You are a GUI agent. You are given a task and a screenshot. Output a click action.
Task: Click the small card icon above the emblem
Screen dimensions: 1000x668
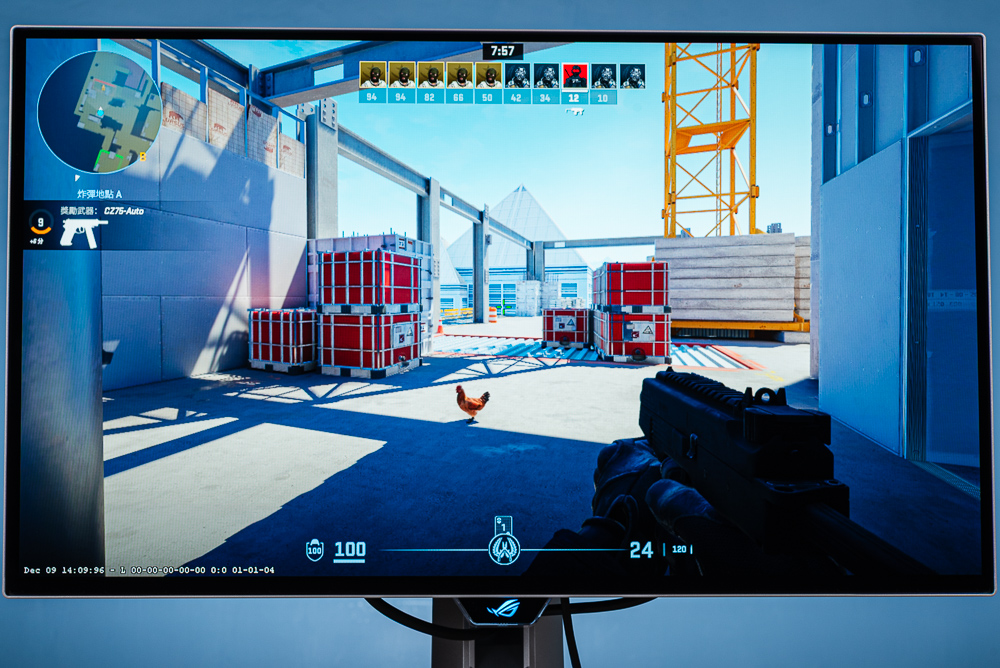coord(503,523)
